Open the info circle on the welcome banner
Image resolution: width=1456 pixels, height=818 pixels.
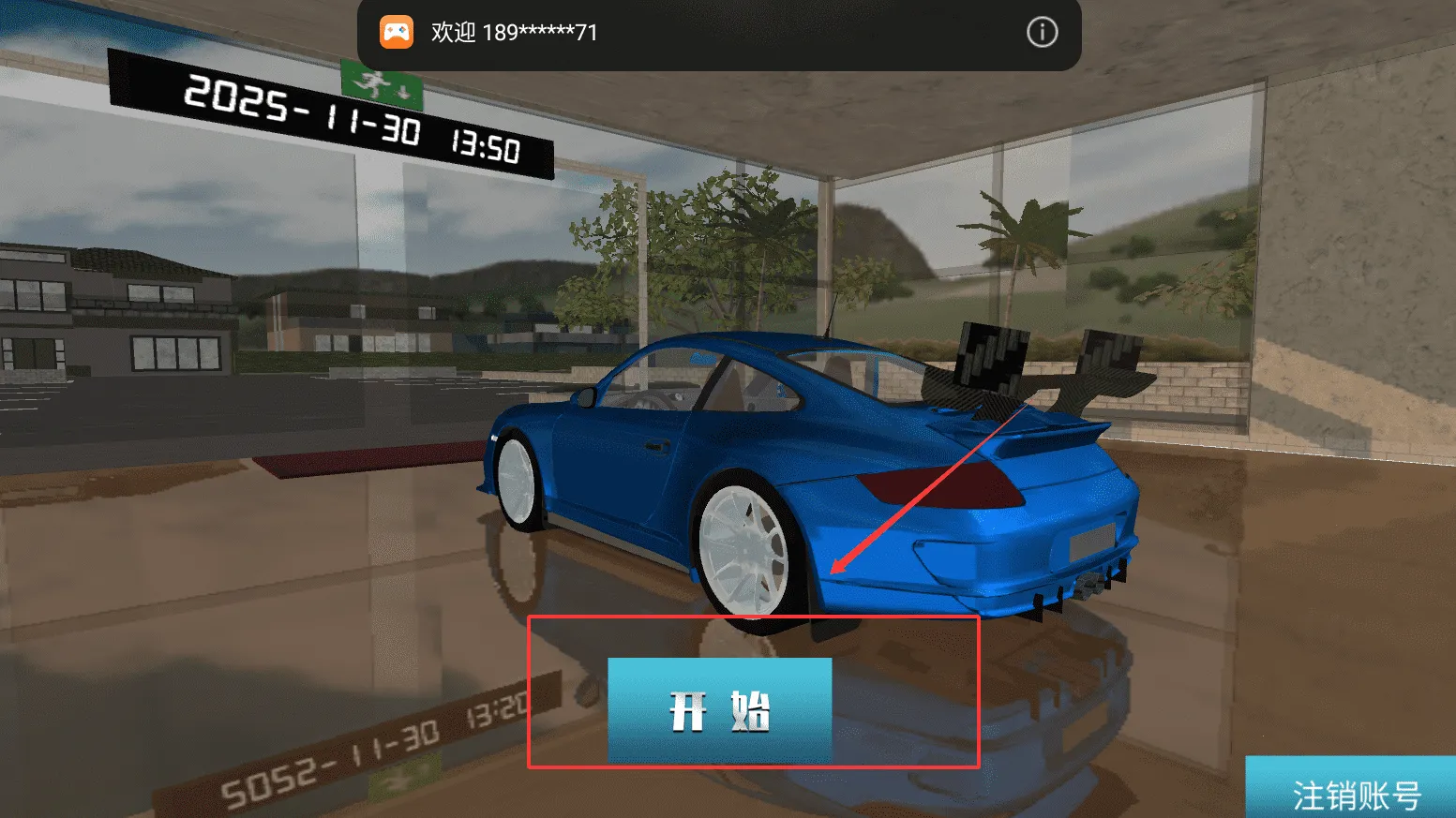coord(1041,33)
